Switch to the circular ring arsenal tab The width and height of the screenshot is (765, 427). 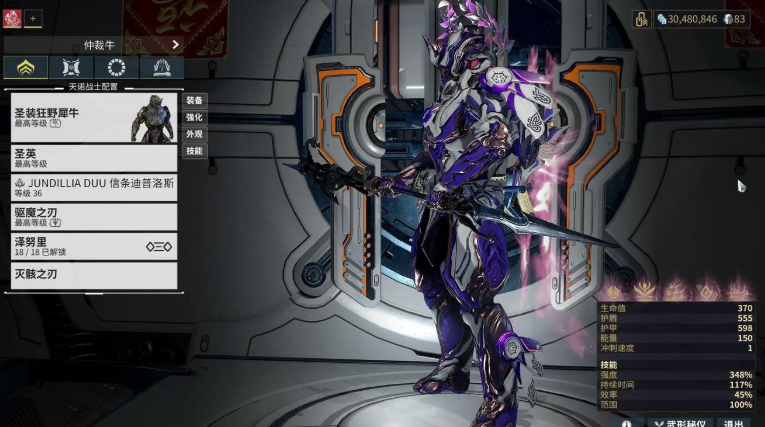click(x=116, y=68)
